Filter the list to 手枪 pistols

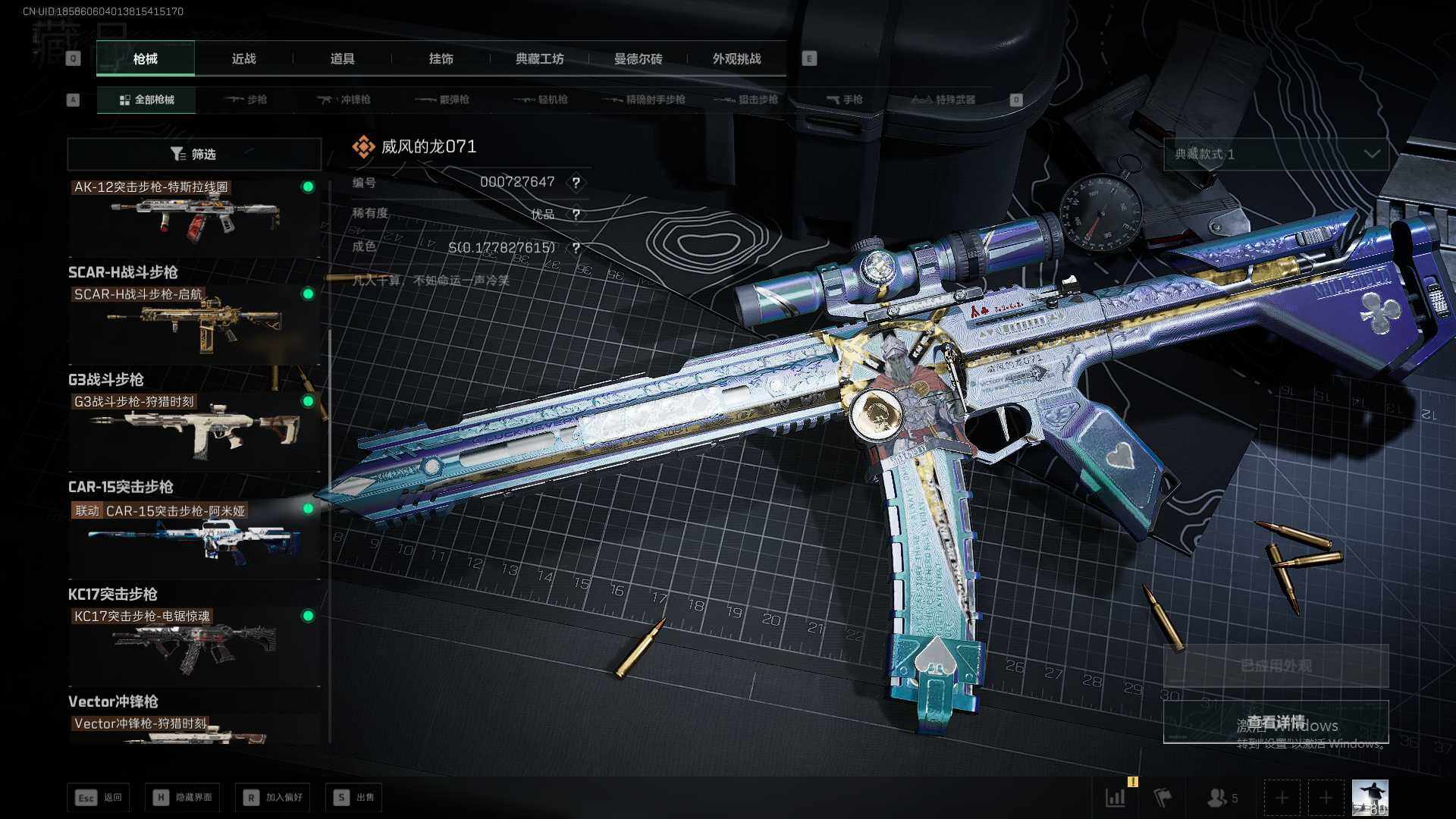pyautogui.click(x=845, y=99)
